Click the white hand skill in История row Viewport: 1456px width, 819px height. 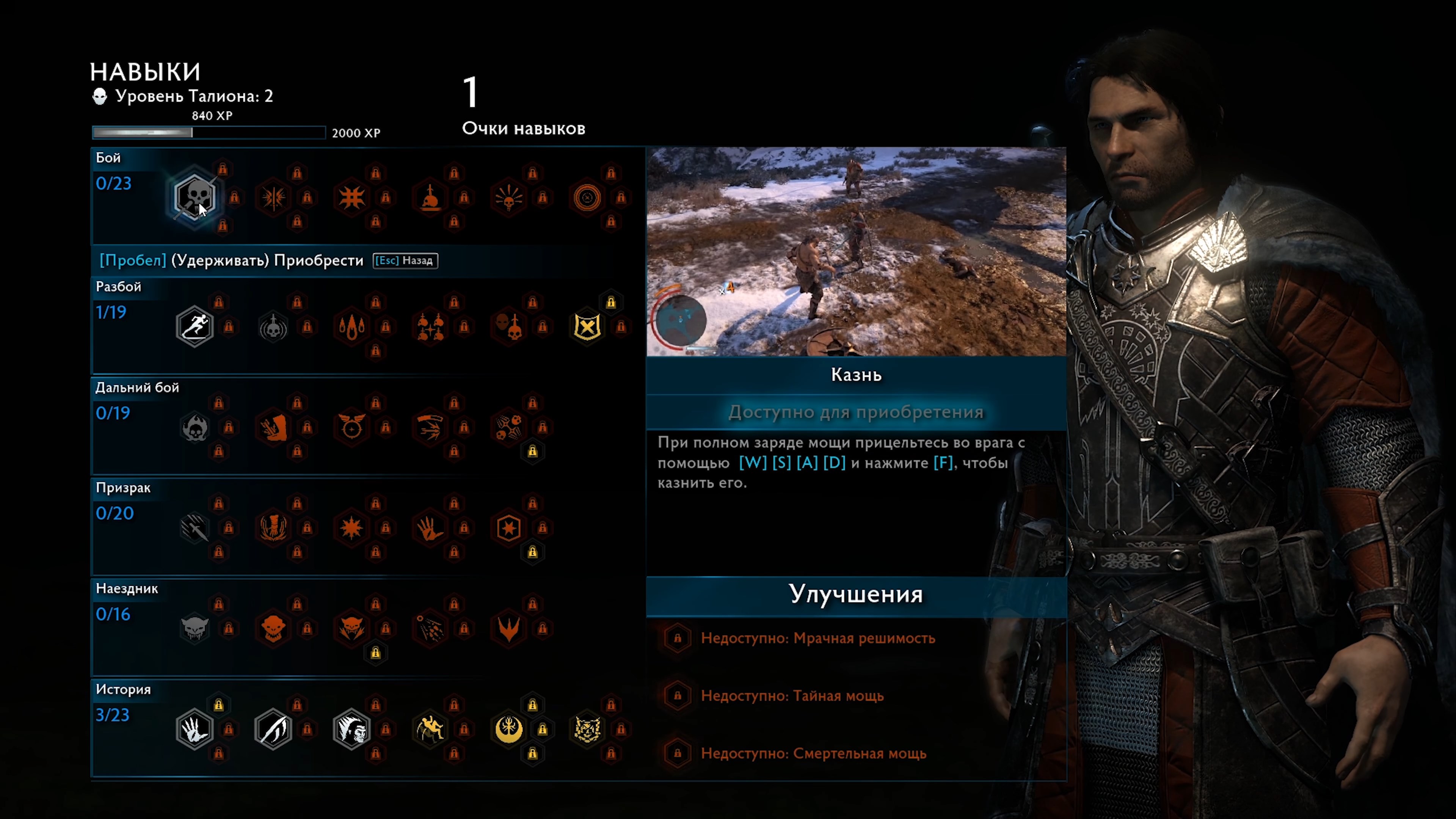click(195, 729)
